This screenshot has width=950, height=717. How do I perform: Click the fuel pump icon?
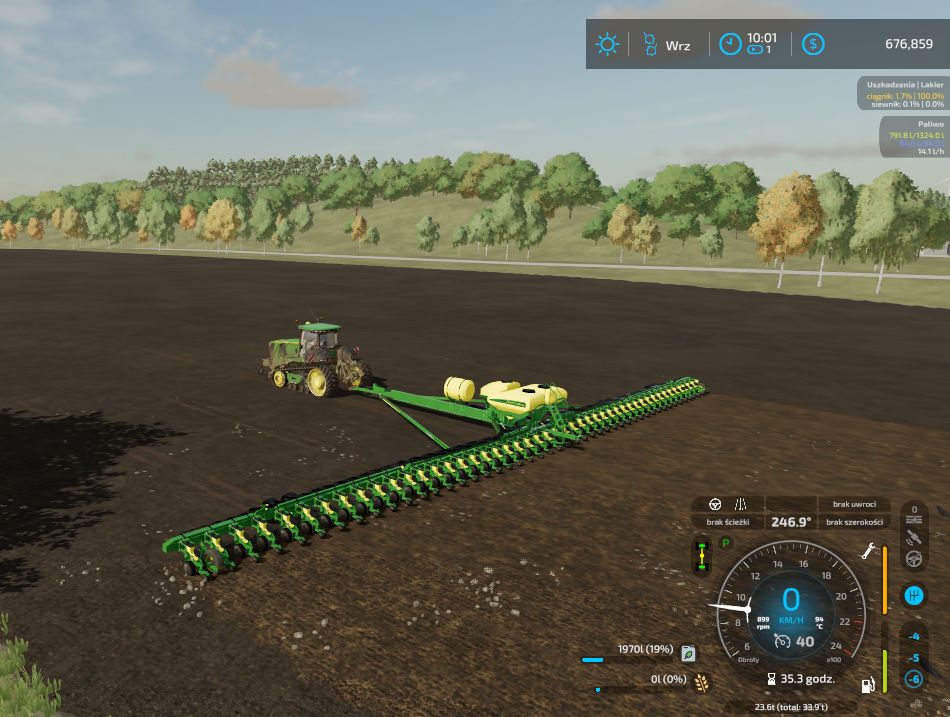click(x=868, y=685)
